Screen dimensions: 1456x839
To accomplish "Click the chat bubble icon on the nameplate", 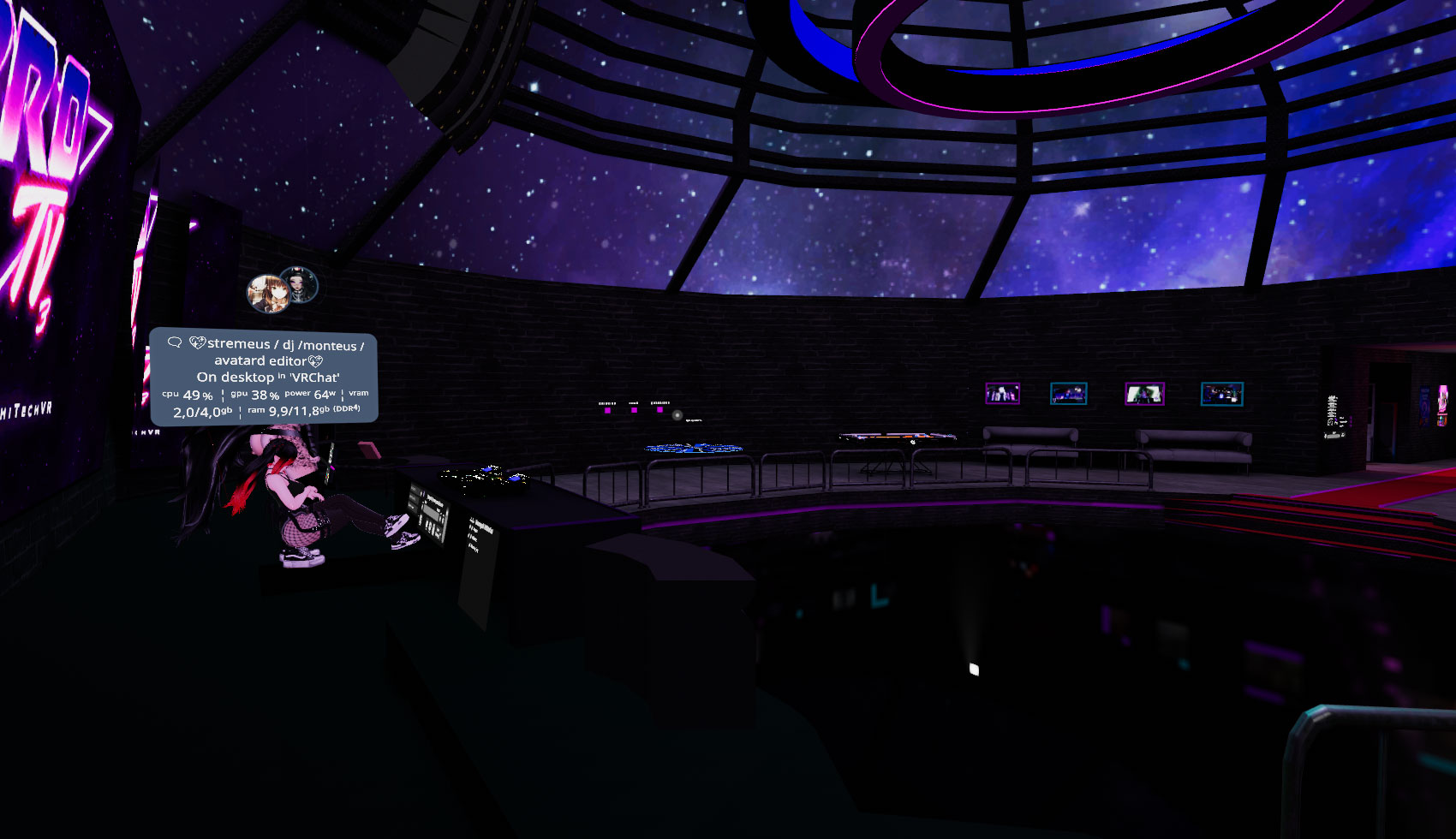I will (x=175, y=342).
